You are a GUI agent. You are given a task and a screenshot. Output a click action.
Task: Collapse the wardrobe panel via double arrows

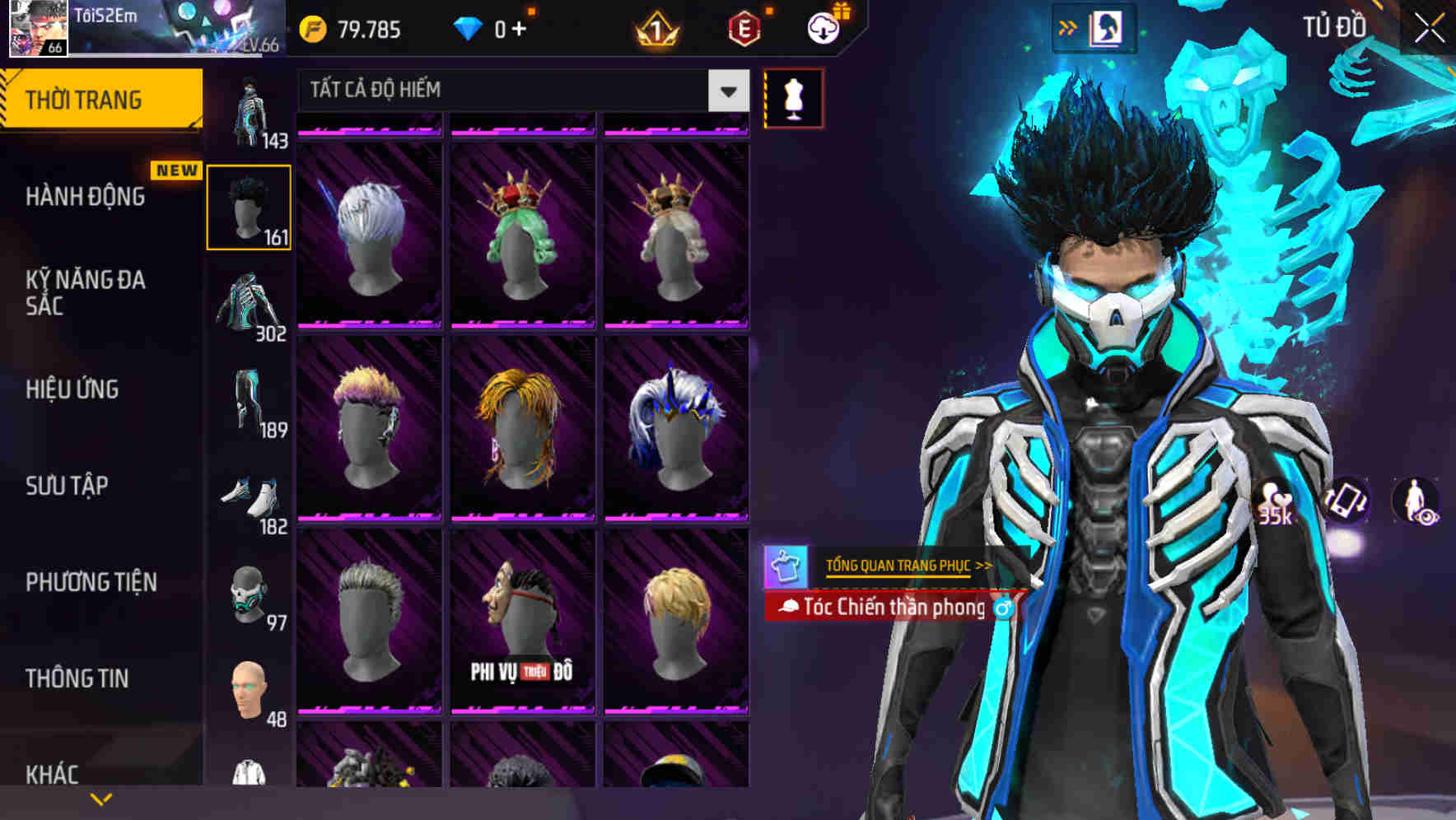click(x=1069, y=26)
